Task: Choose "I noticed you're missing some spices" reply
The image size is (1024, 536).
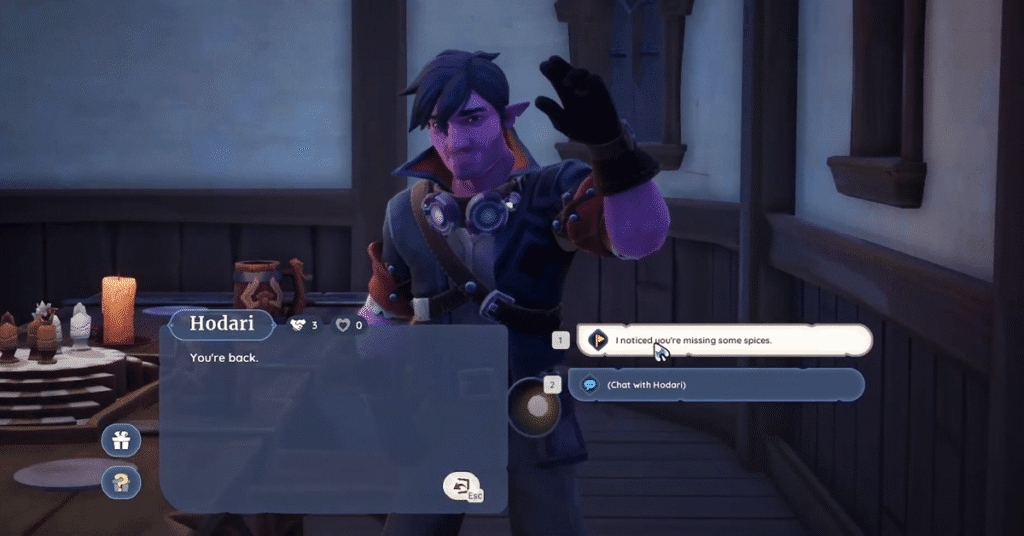Action: pos(724,340)
